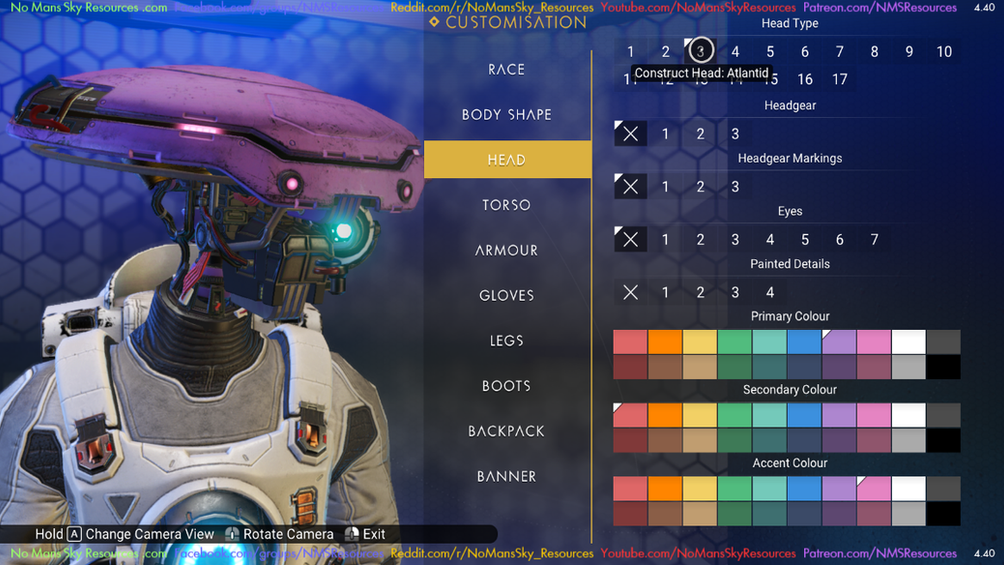Viewport: 1004px width, 565px height.
Task: Switch to the Torso category
Action: pos(507,205)
